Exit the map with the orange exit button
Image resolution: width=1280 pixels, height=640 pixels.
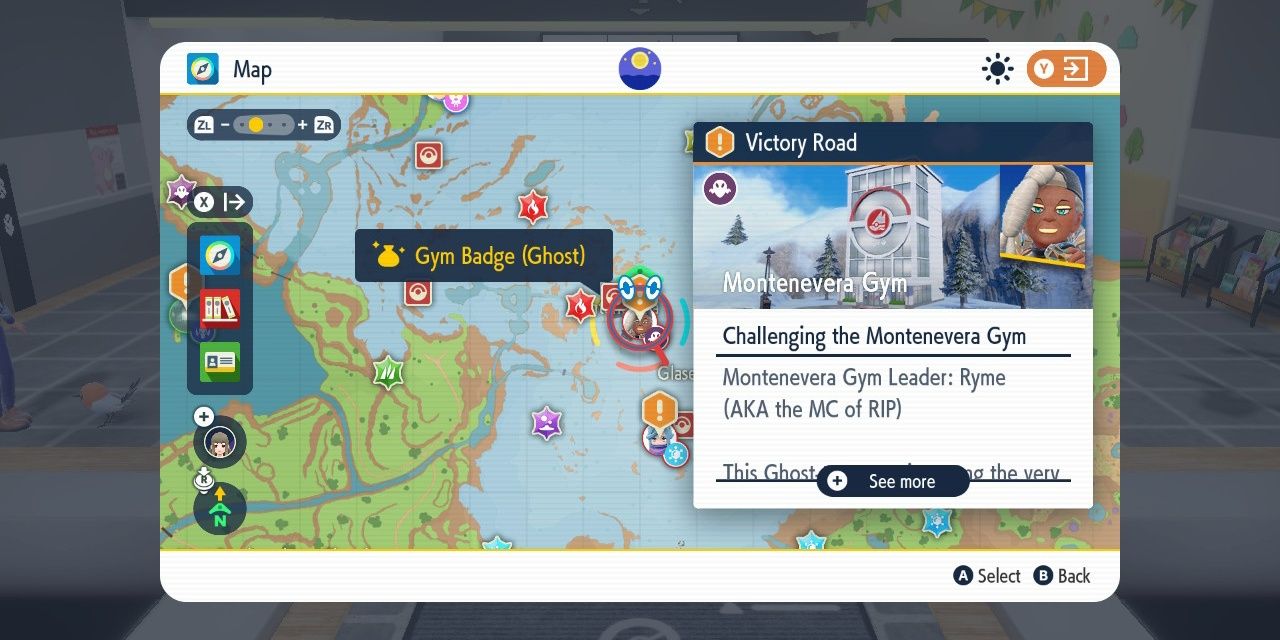coord(1066,69)
